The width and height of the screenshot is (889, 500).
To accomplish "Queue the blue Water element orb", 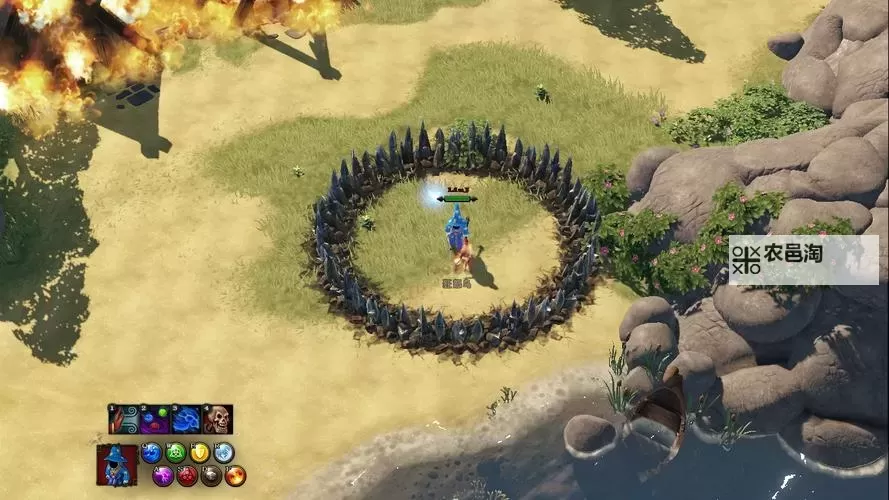I will (x=151, y=453).
